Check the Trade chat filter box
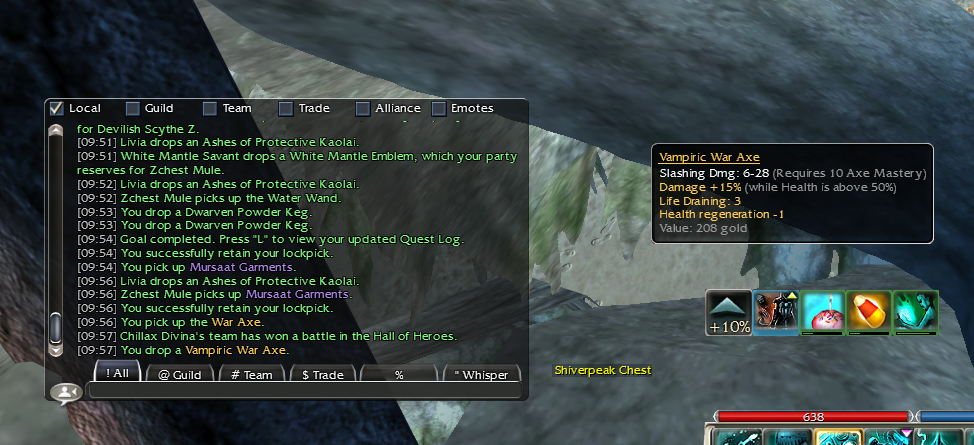This screenshot has width=974, height=445. (x=286, y=108)
